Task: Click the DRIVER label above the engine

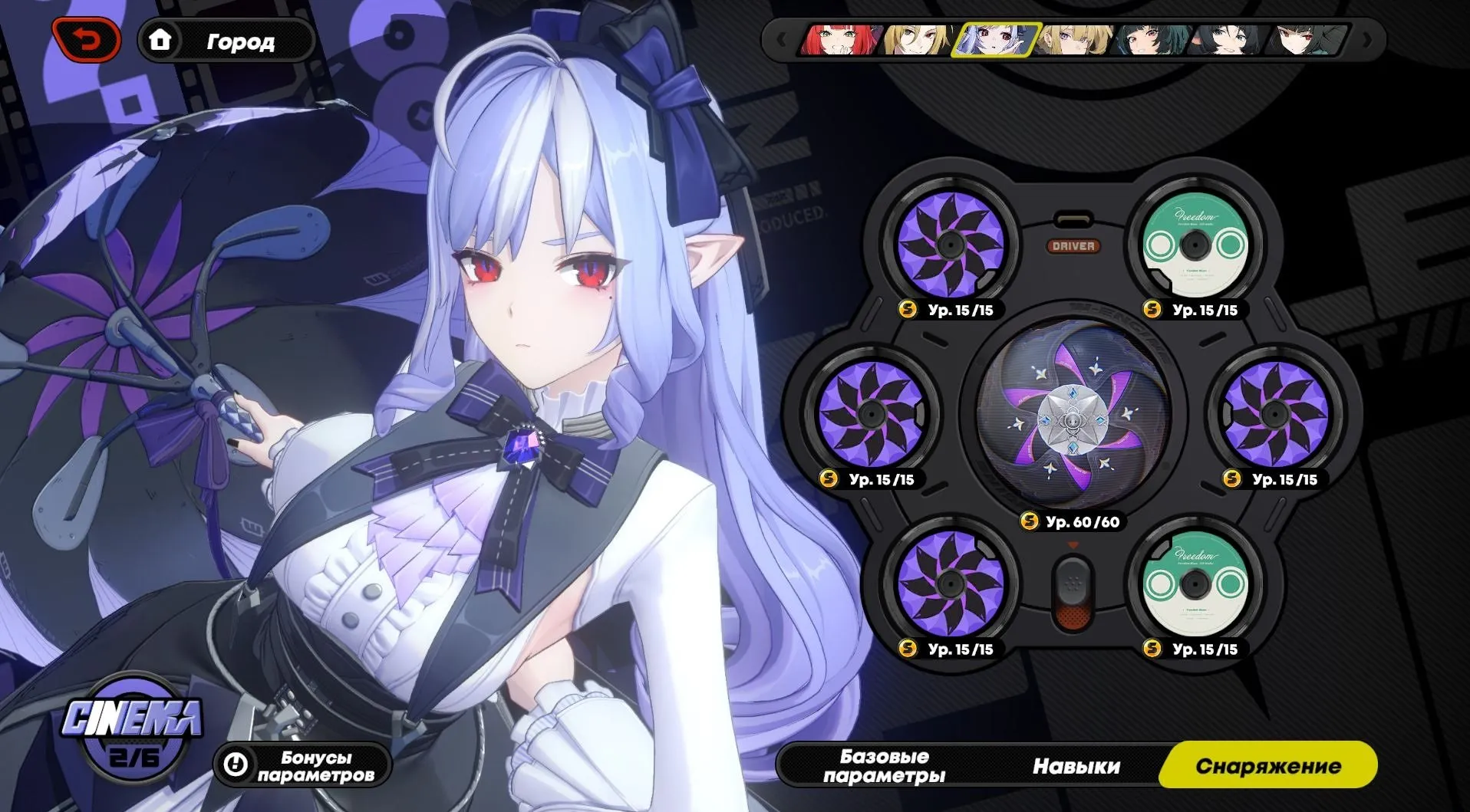Action: 1074,247
